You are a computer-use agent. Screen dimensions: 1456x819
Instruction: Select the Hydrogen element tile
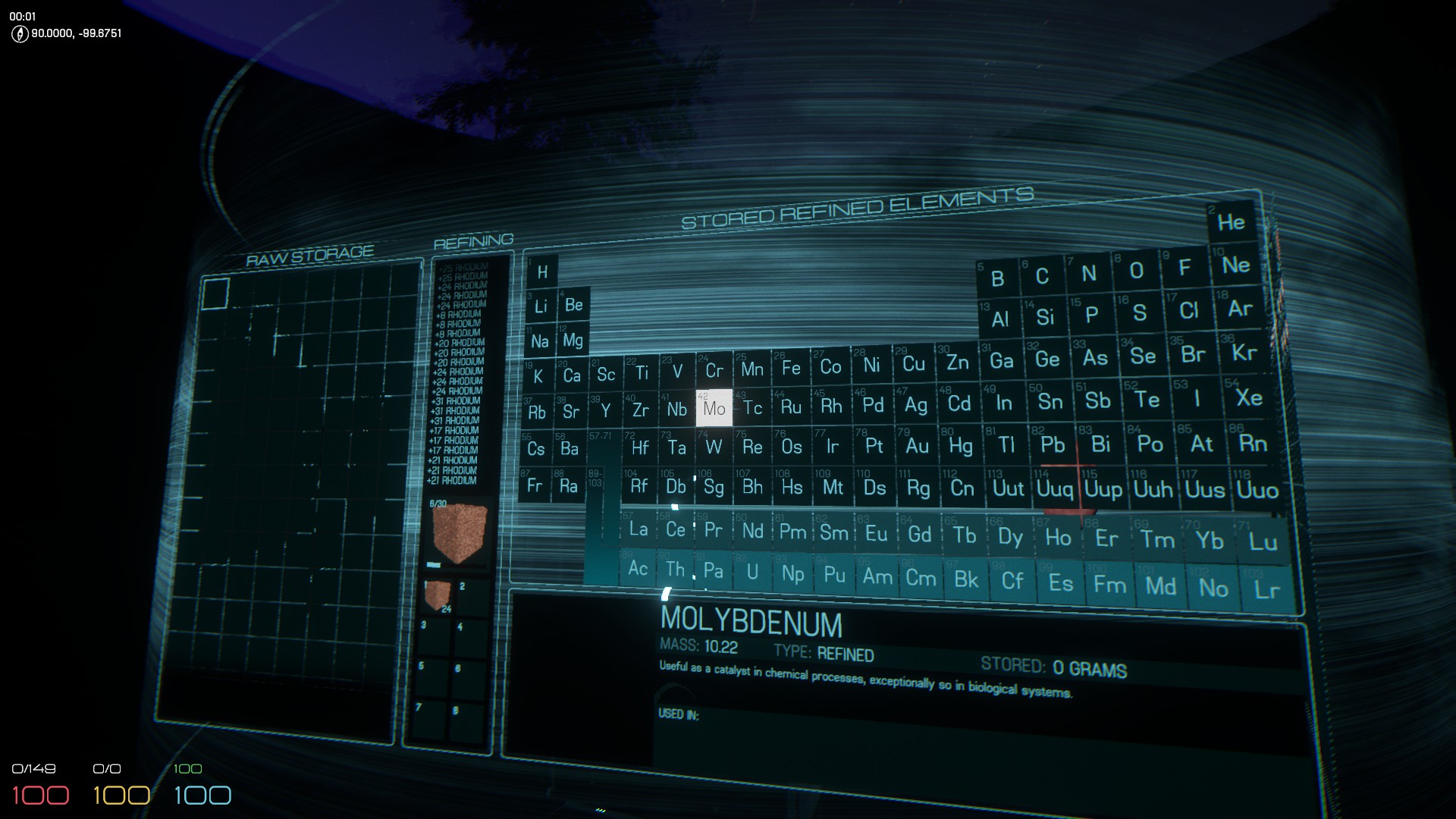(541, 271)
